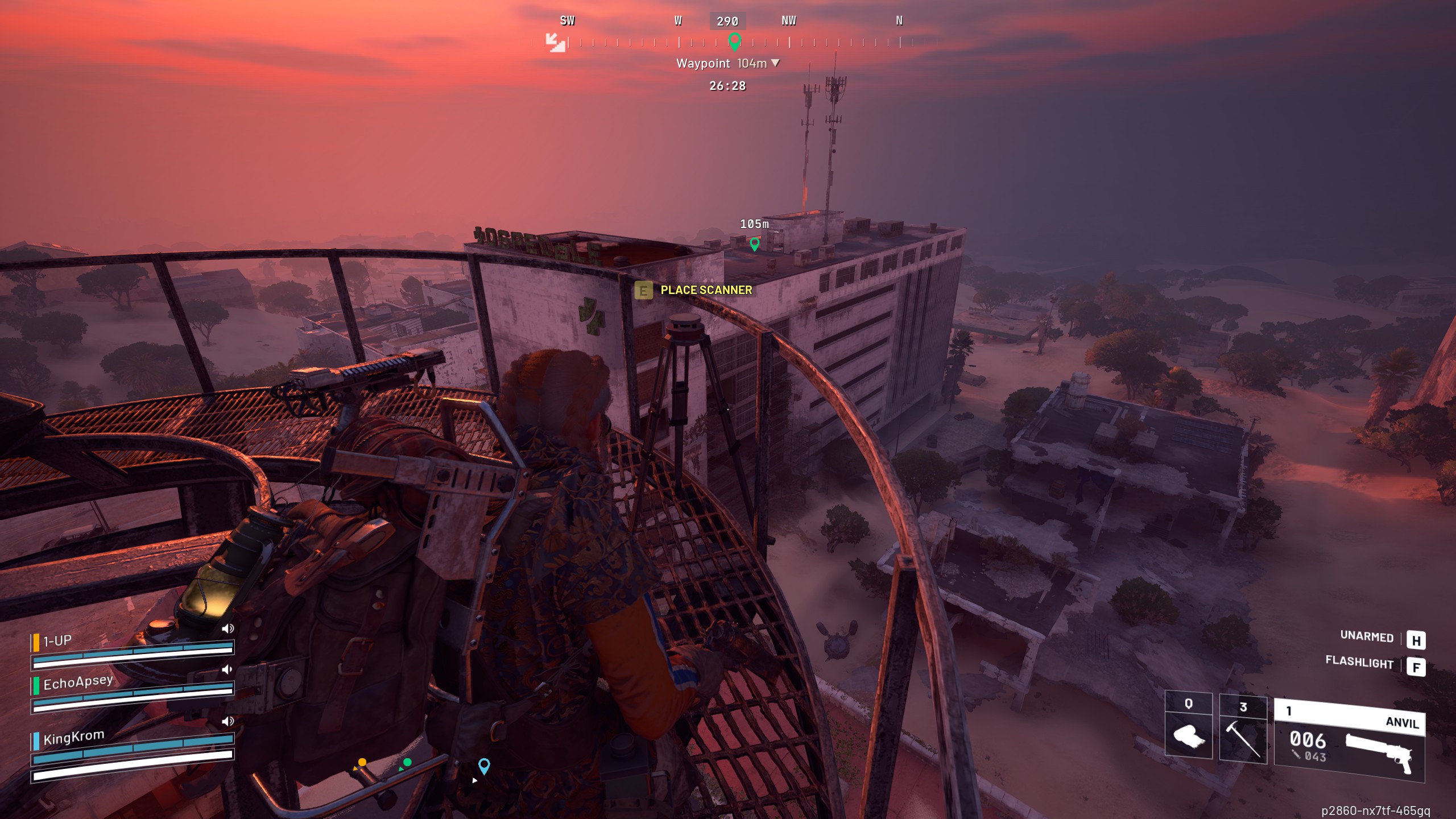Select the green 105m waypoint pin
The width and height of the screenshot is (1456, 819).
[754, 244]
